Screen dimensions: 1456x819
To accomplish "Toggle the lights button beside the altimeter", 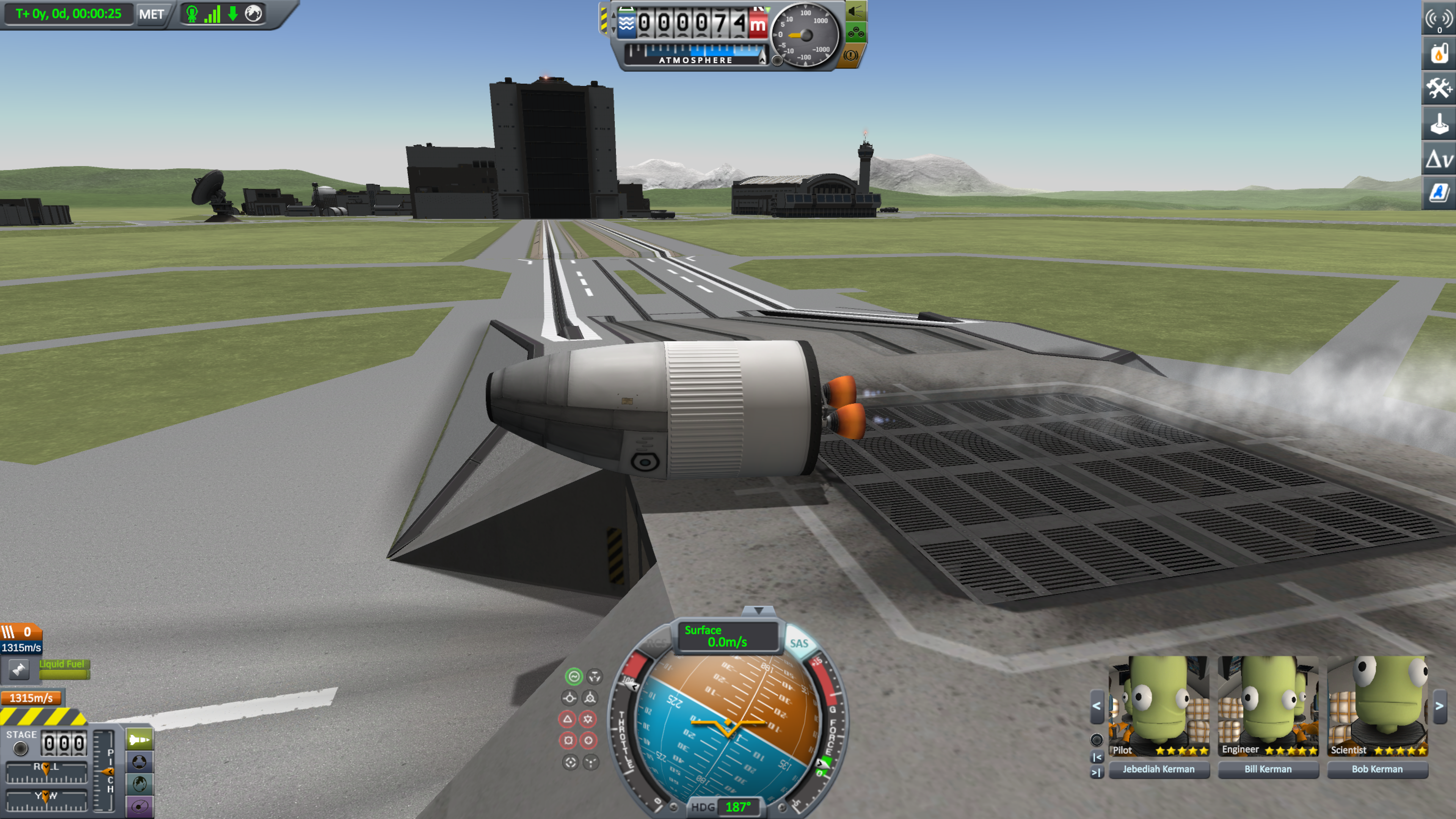I will 856,11.
